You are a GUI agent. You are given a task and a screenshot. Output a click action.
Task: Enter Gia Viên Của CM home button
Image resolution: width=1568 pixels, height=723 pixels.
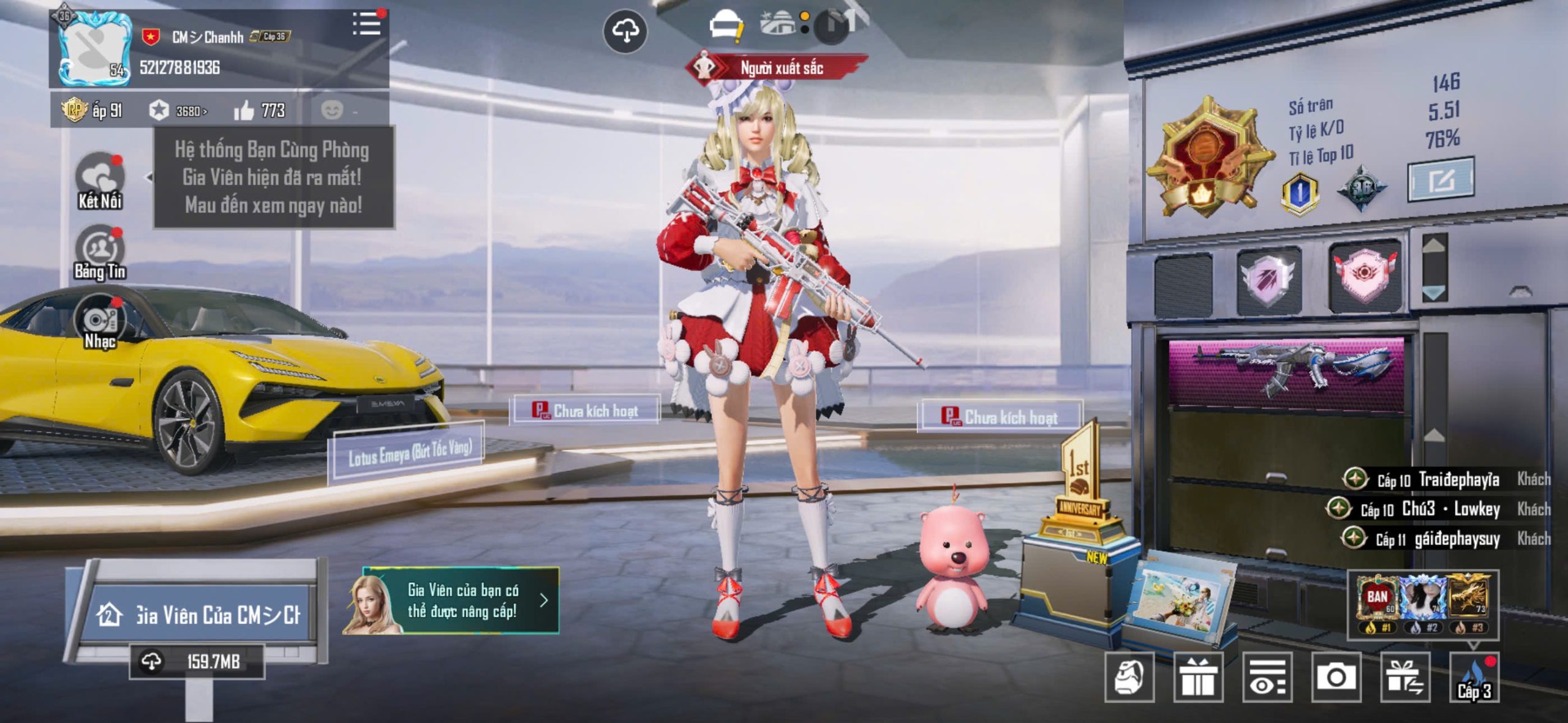[x=198, y=614]
